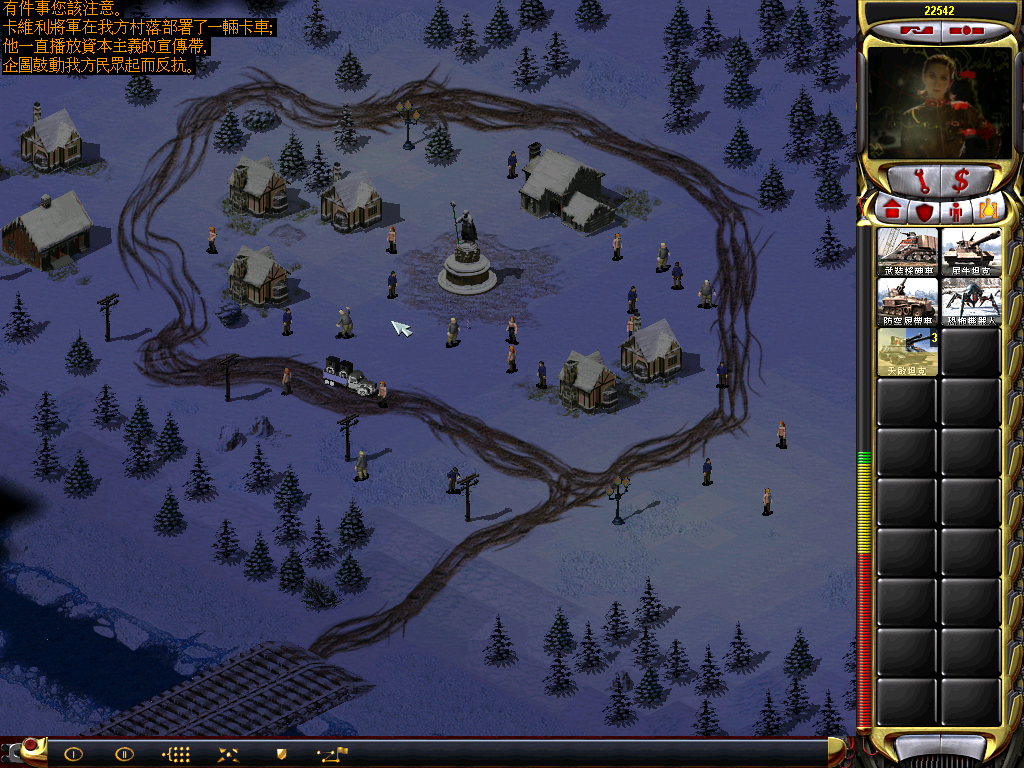Select team I on the command bar
Image resolution: width=1024 pixels, height=768 pixels.
(x=73, y=754)
